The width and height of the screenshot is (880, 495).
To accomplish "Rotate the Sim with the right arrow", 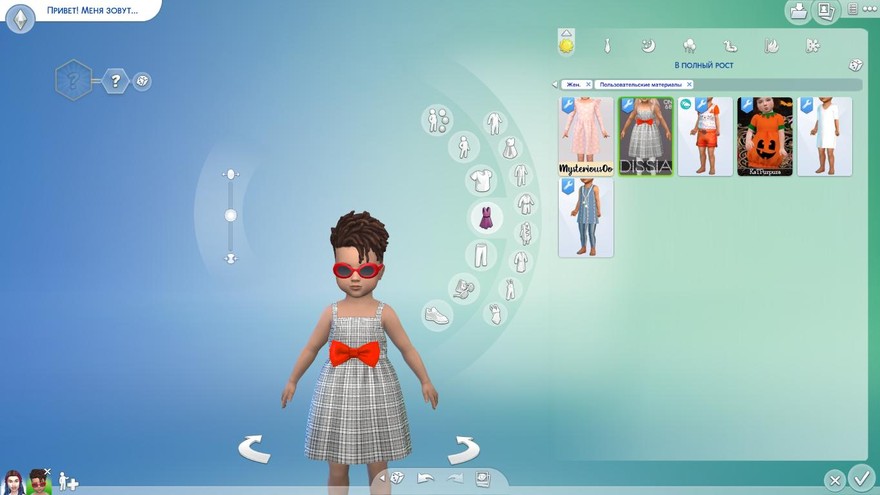I will tap(463, 449).
